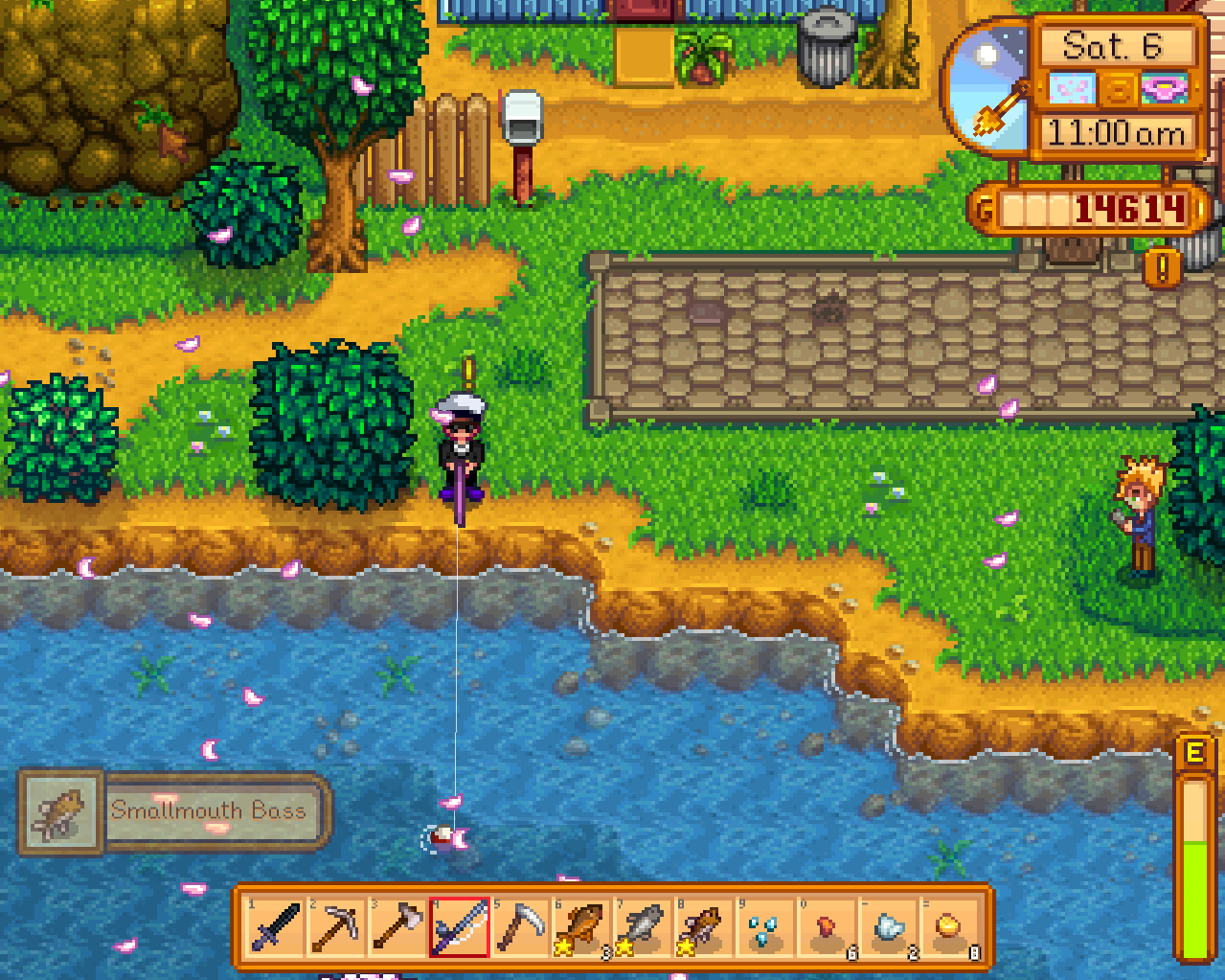Open the journal with the exclamation icon
Viewport: 1225px width, 980px height.
click(1163, 269)
